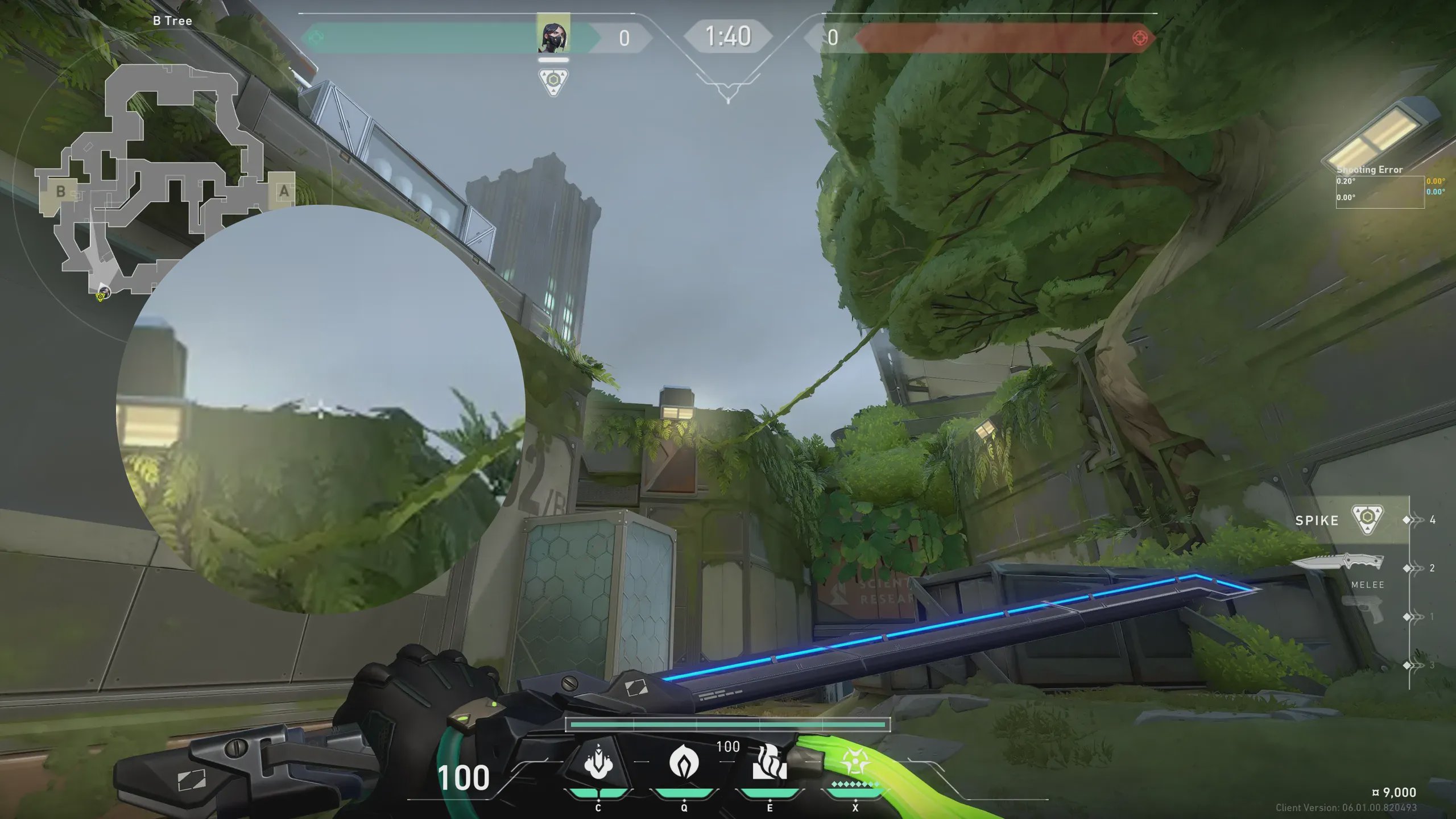
Task: Activate the Viper's Pit ultimate icon
Action: (855, 762)
